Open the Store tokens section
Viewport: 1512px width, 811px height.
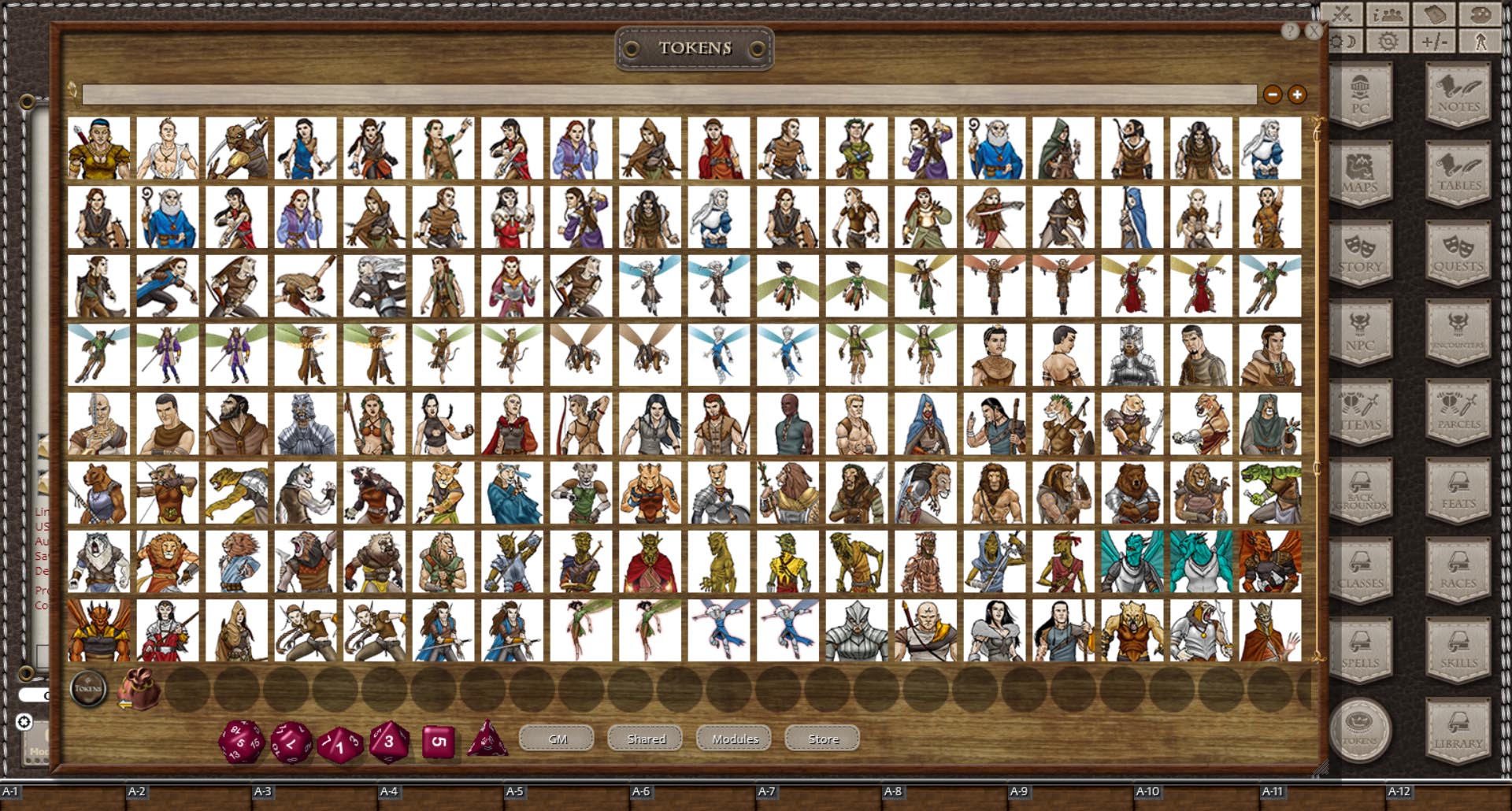pos(821,739)
